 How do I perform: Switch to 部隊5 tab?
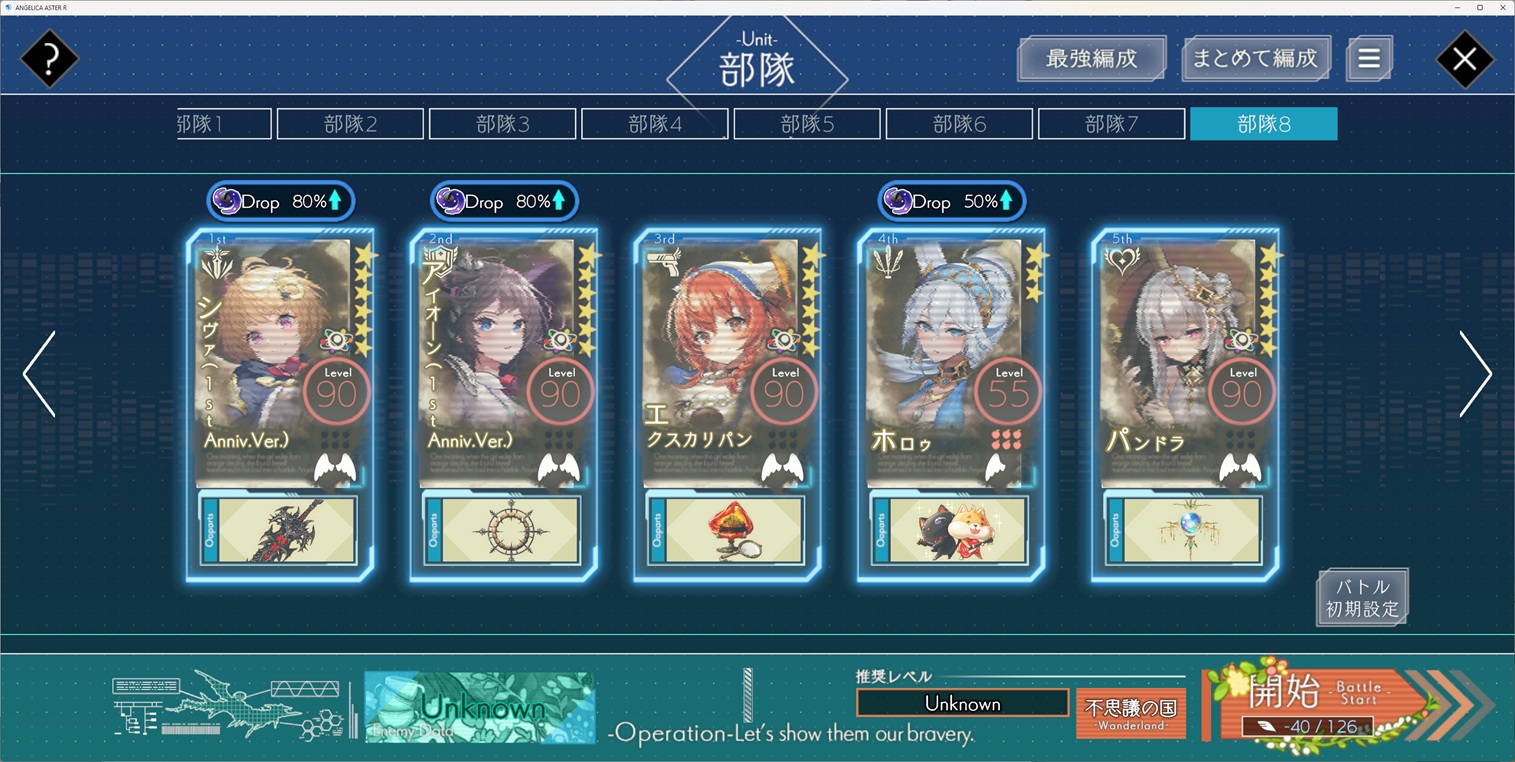coord(807,124)
